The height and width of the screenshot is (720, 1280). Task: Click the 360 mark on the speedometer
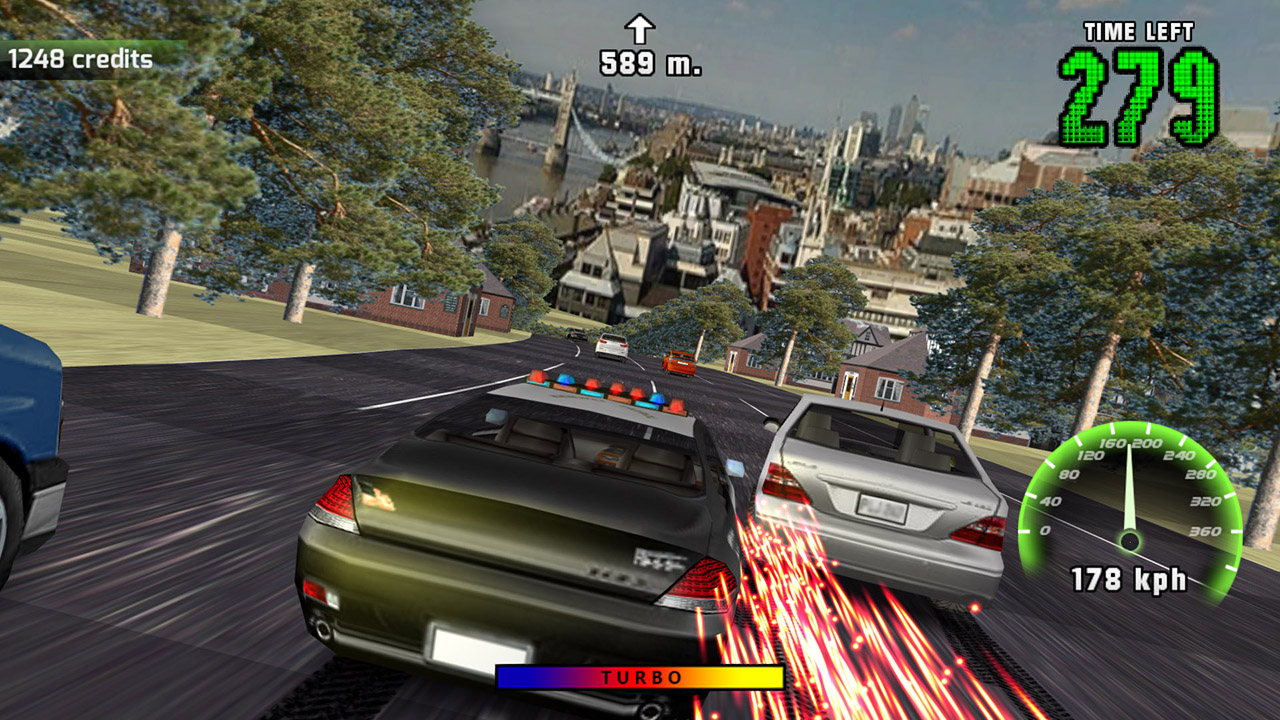(1203, 531)
